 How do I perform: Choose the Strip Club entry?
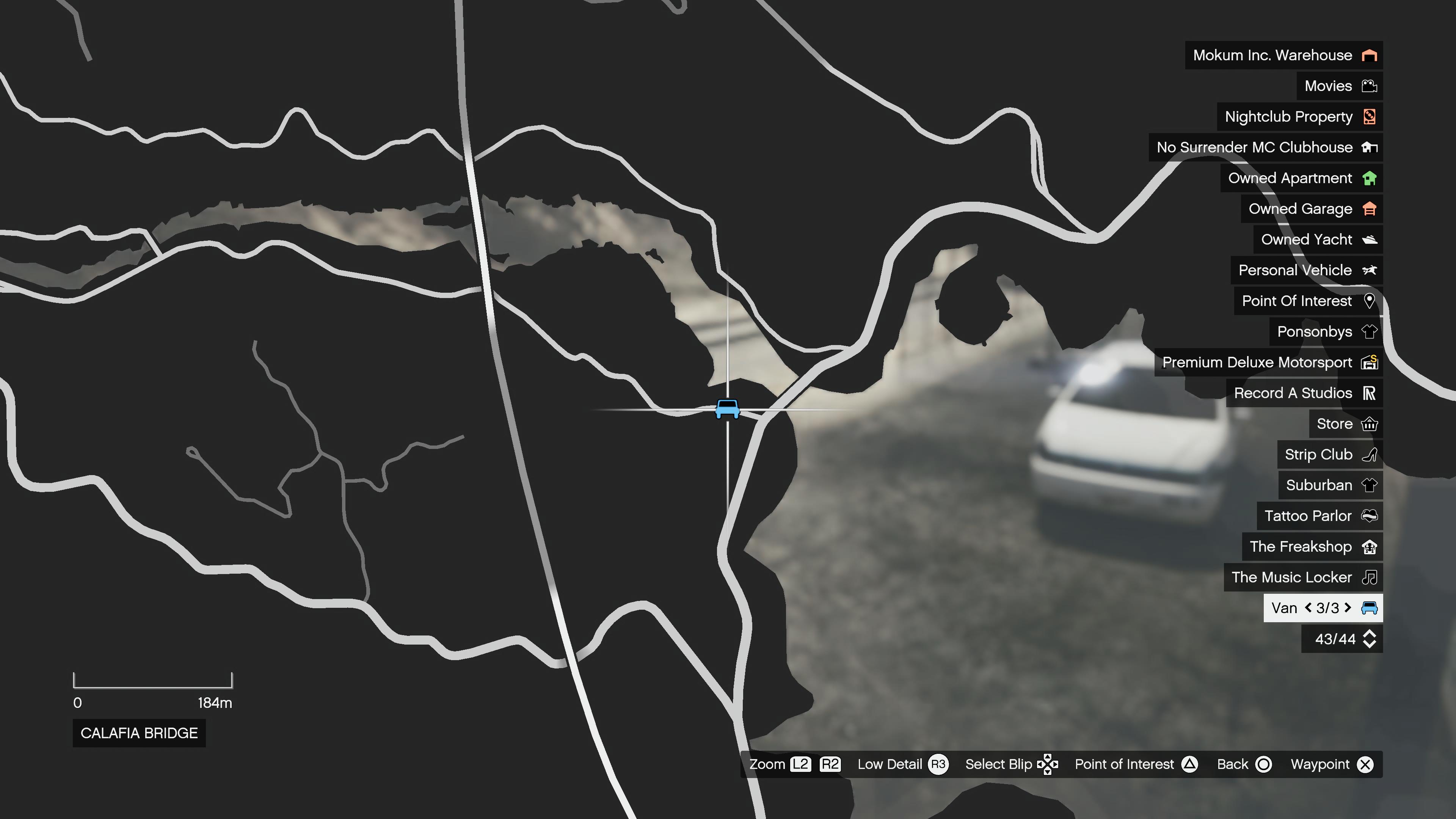[x=1329, y=455]
